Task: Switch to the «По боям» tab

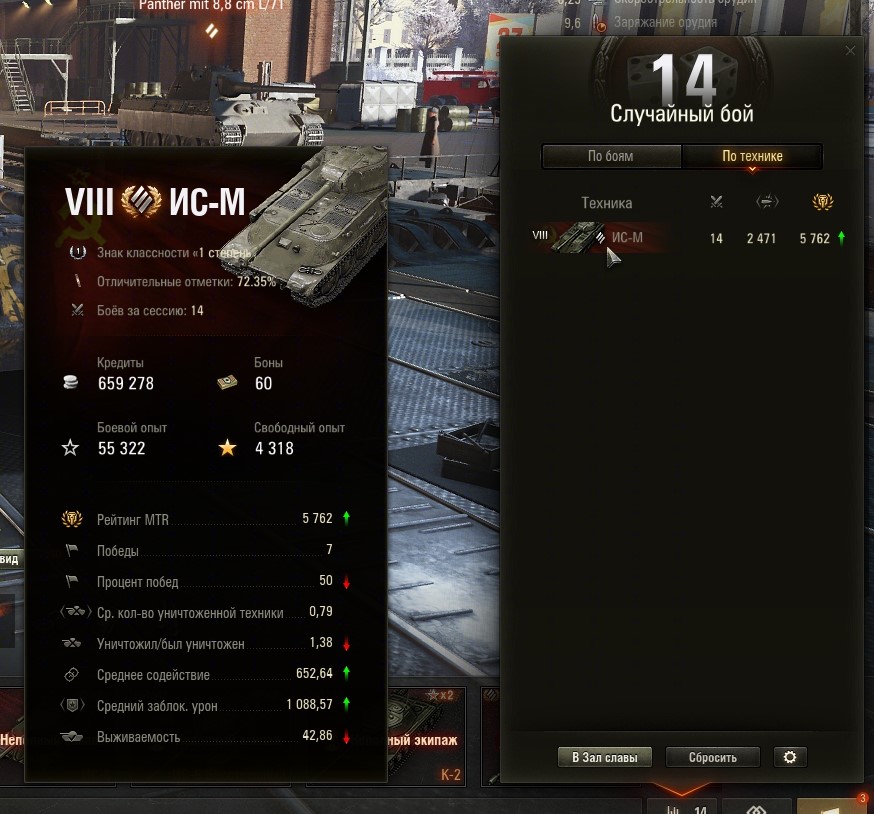Action: click(x=611, y=156)
